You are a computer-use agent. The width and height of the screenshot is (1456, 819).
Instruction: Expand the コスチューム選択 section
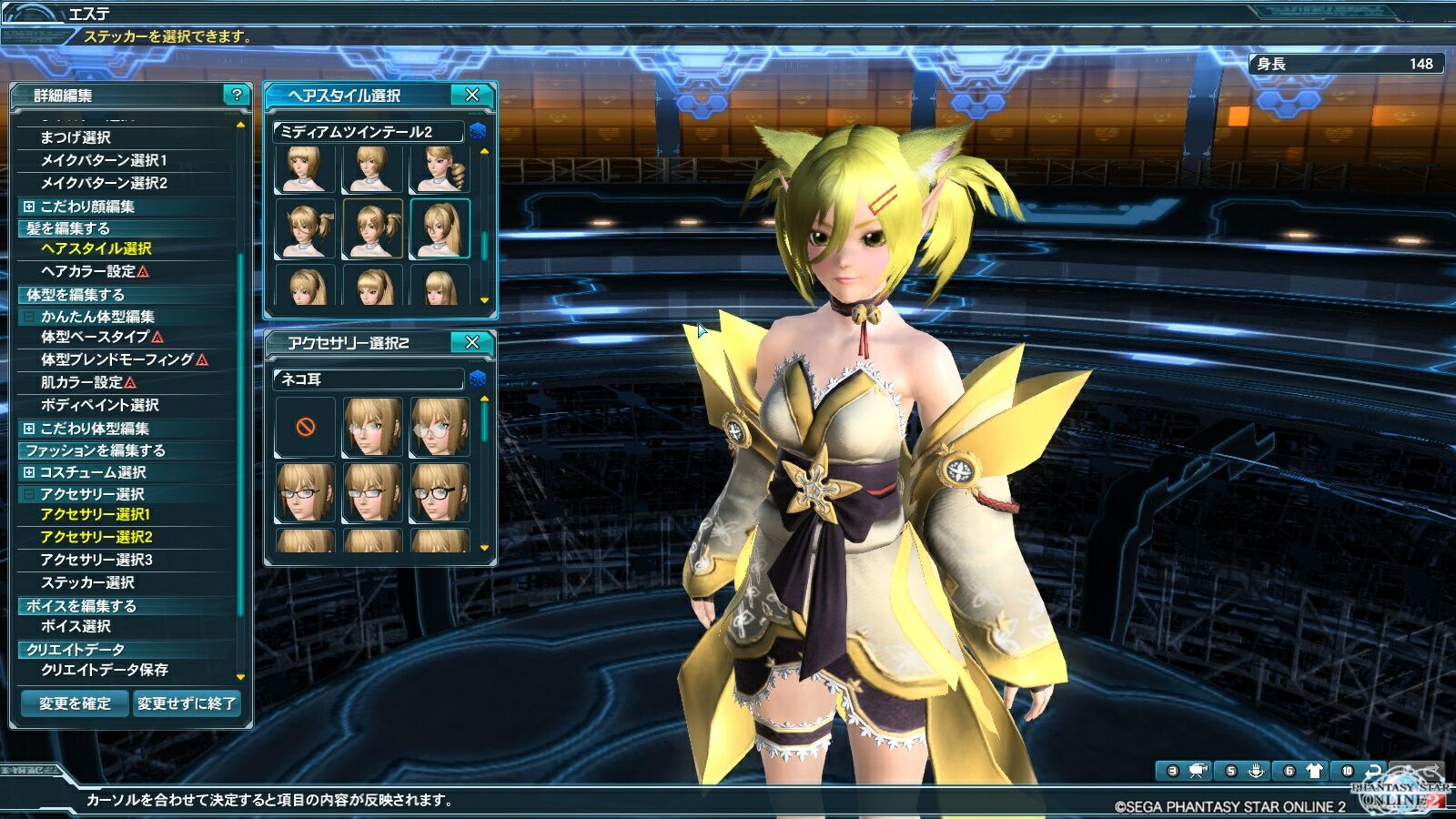pyautogui.click(x=29, y=472)
